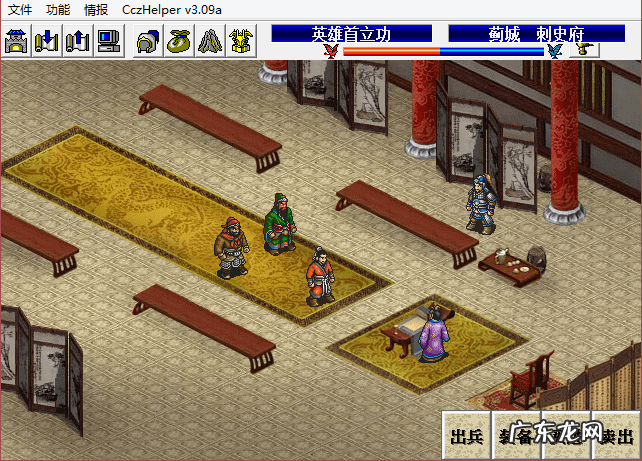The width and height of the screenshot is (642, 461).
Task: Click the 卖出 (Sell) button
Action: 615,436
